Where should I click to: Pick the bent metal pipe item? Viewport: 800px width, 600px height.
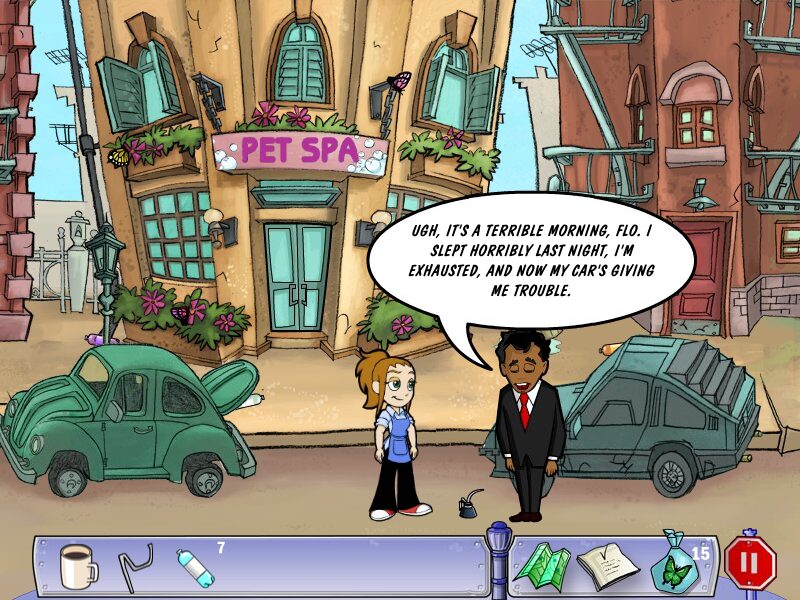tap(134, 566)
